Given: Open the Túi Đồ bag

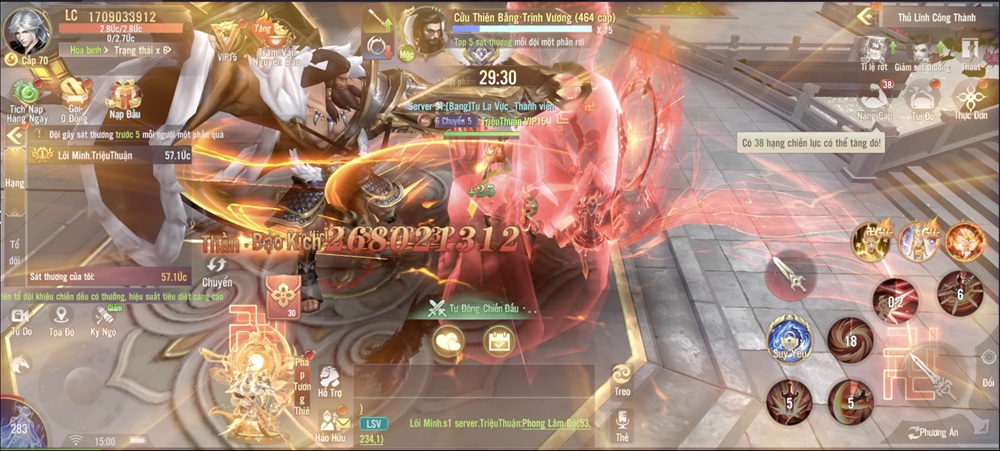Looking at the screenshot, I should click(x=923, y=101).
